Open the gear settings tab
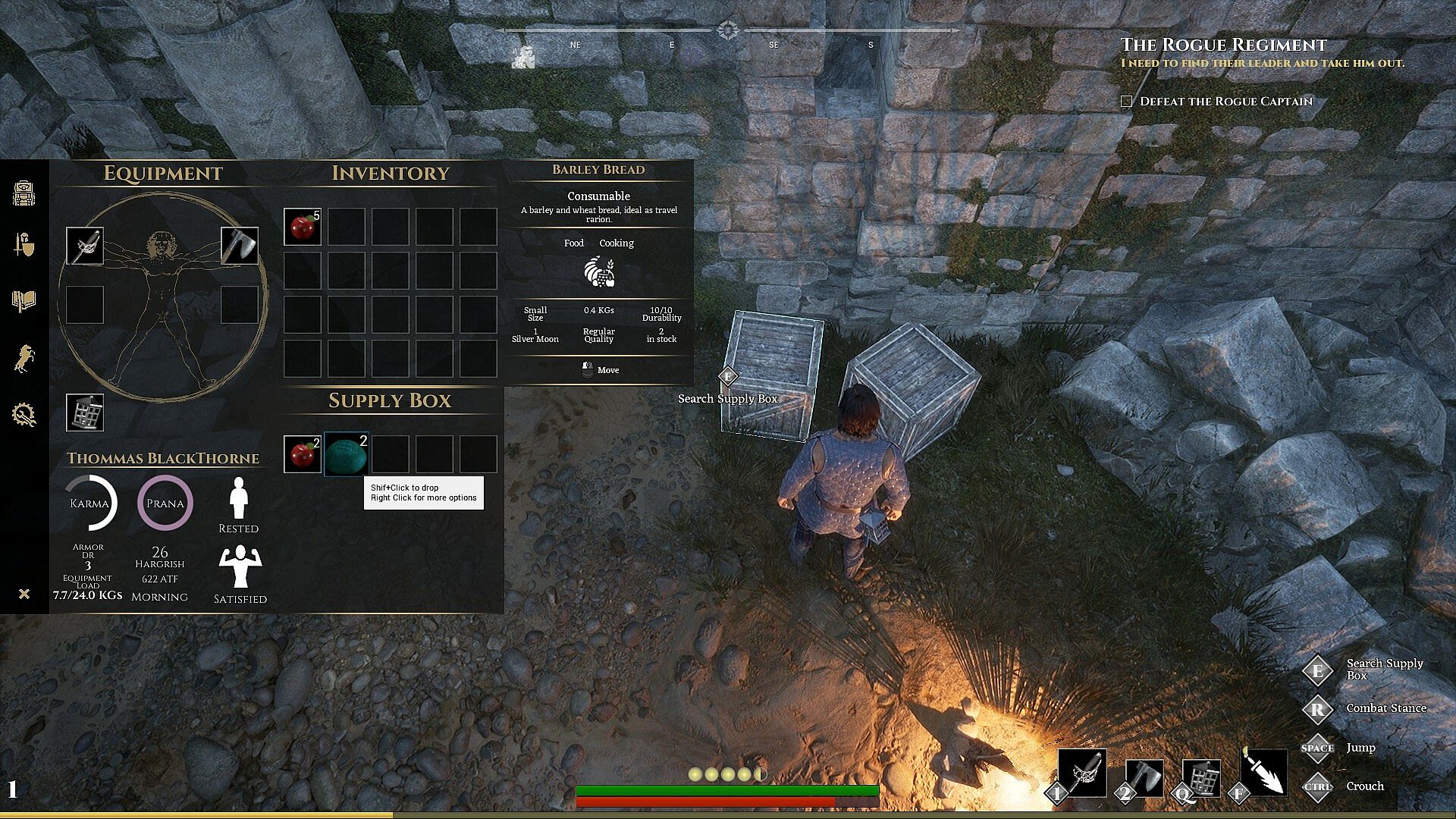 [x=24, y=415]
